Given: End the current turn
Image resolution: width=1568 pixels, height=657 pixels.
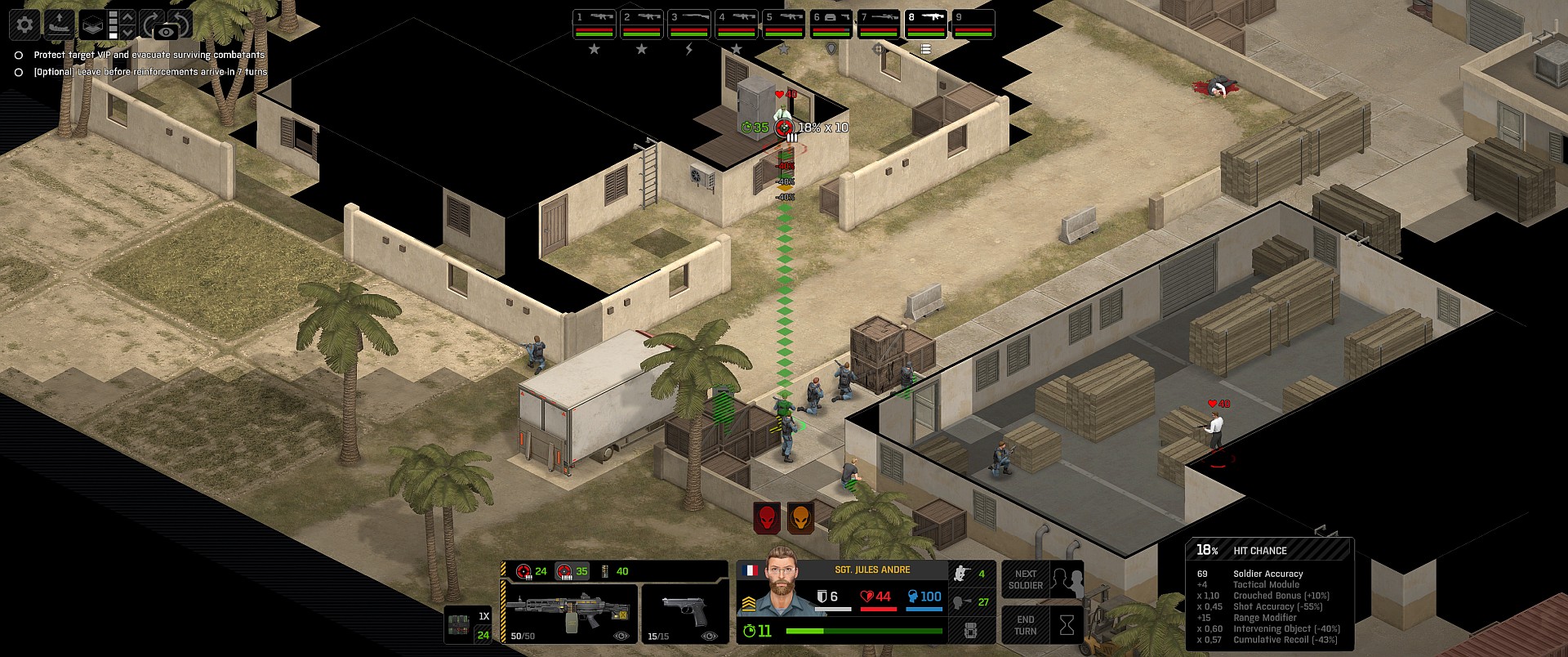Looking at the screenshot, I should click(1042, 625).
